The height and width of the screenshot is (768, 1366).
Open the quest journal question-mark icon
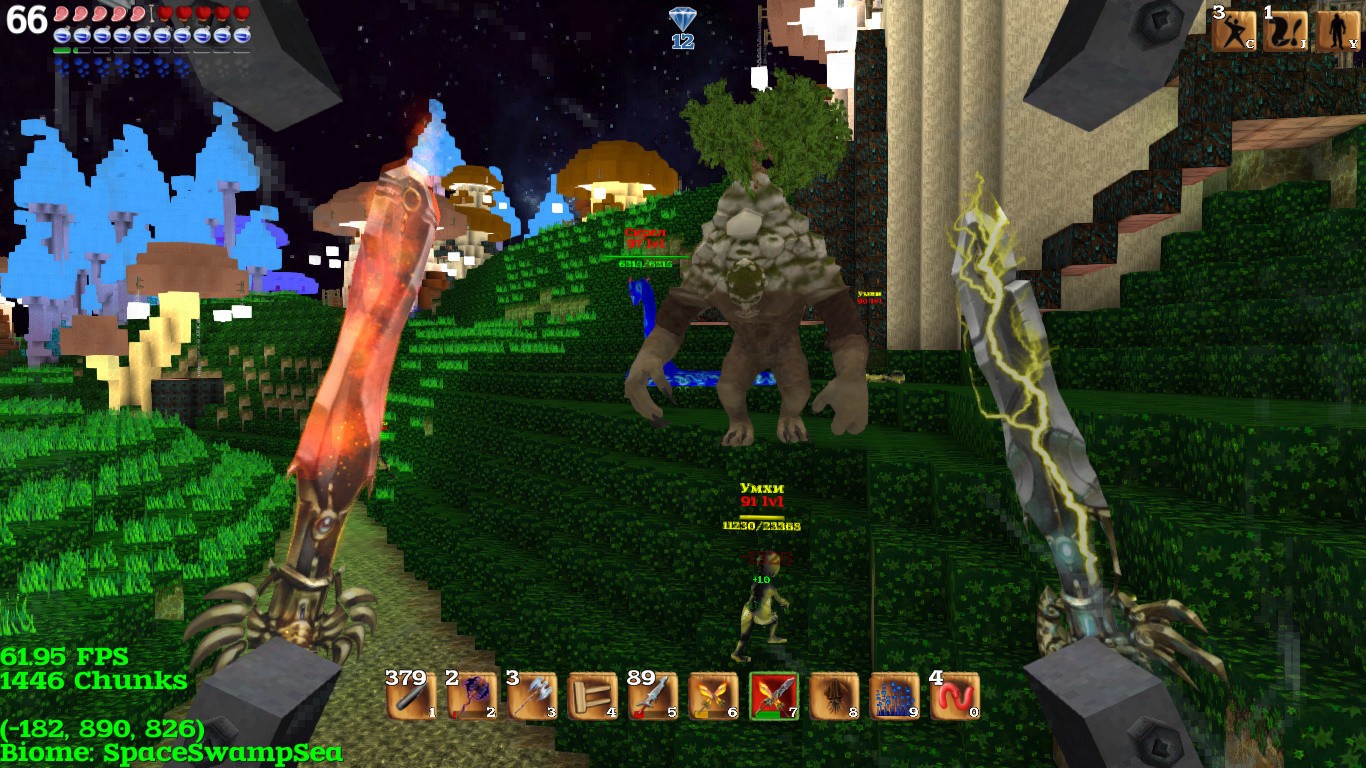tap(1285, 31)
